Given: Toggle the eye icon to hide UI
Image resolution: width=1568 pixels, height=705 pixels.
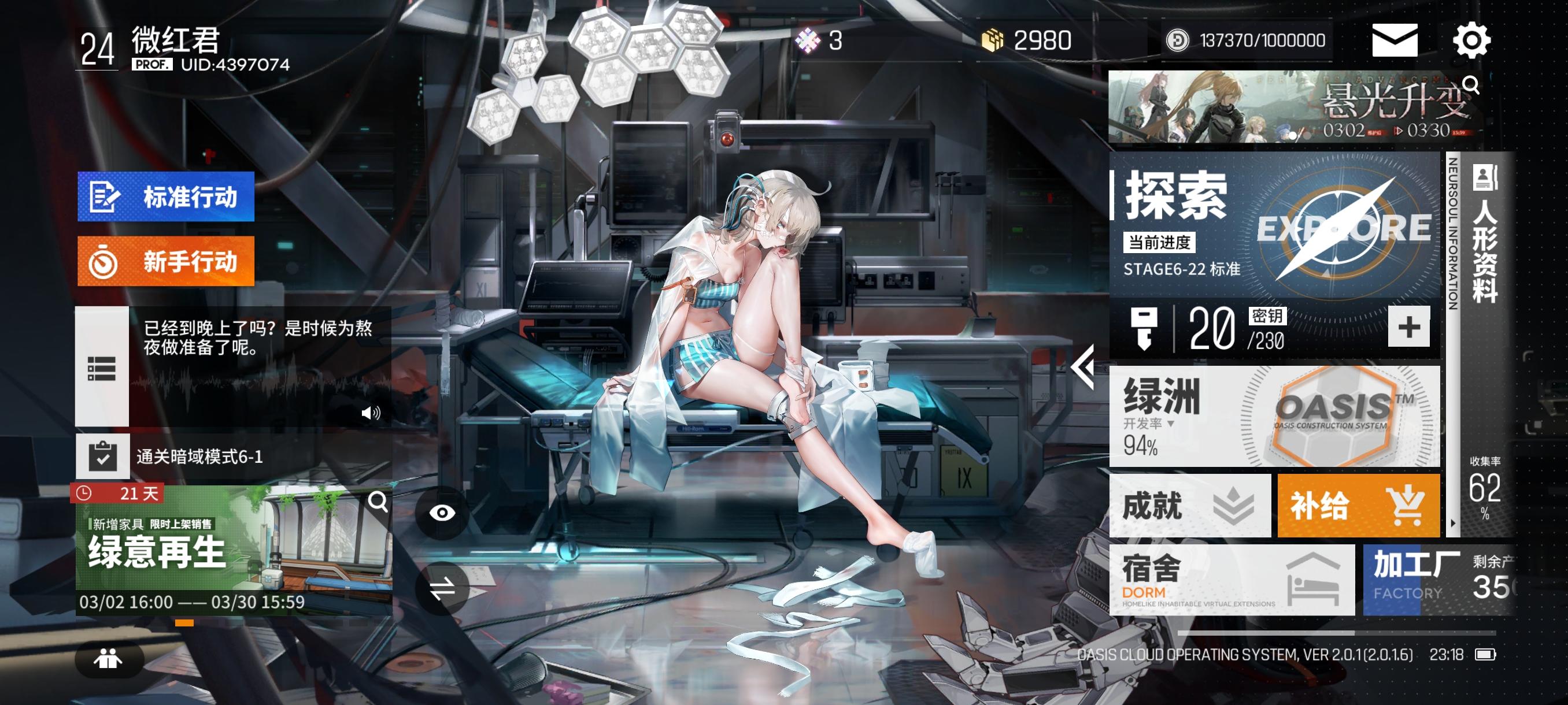Looking at the screenshot, I should click(443, 514).
